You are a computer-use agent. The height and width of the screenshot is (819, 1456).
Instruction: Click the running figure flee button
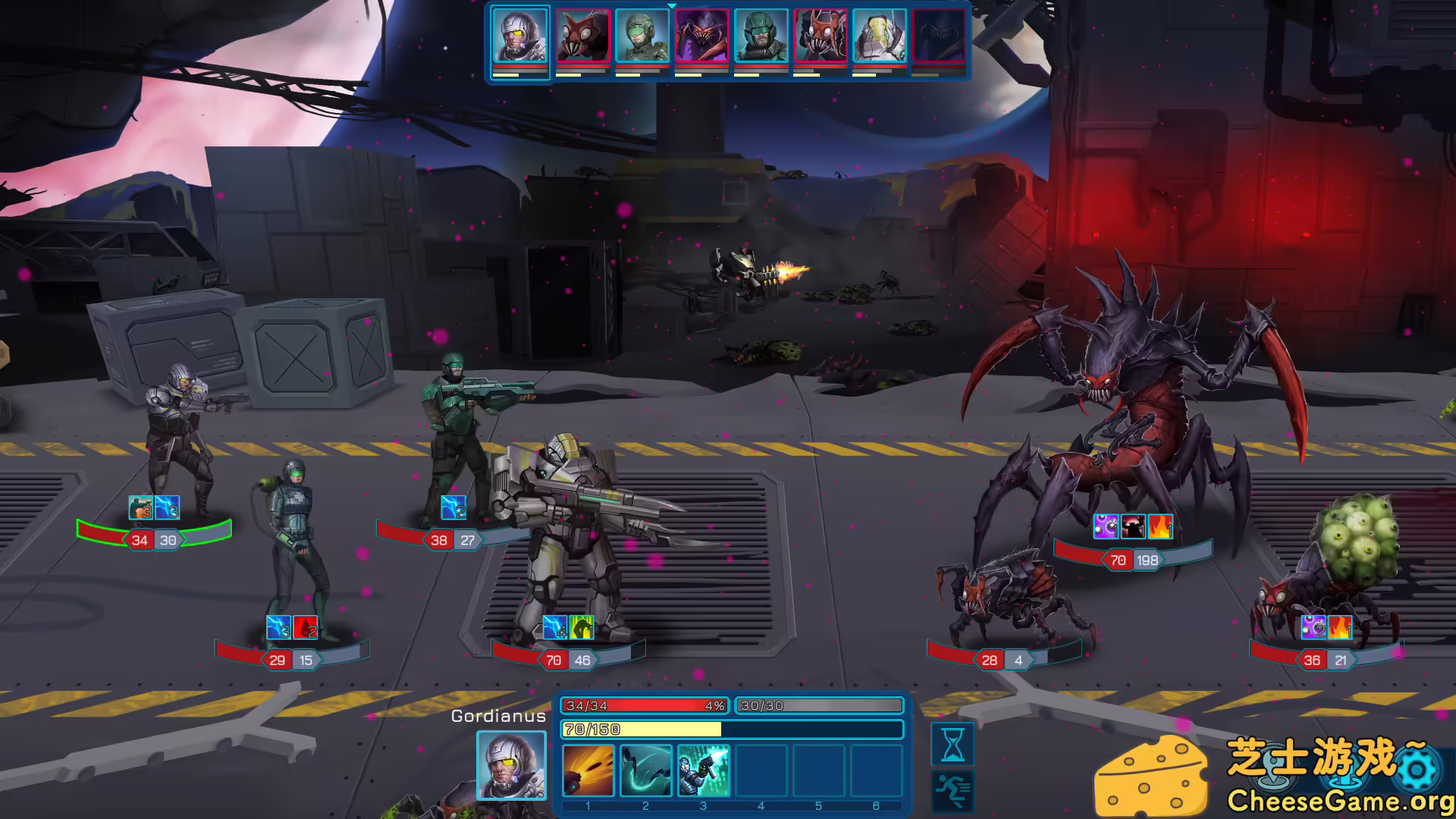pyautogui.click(x=952, y=790)
